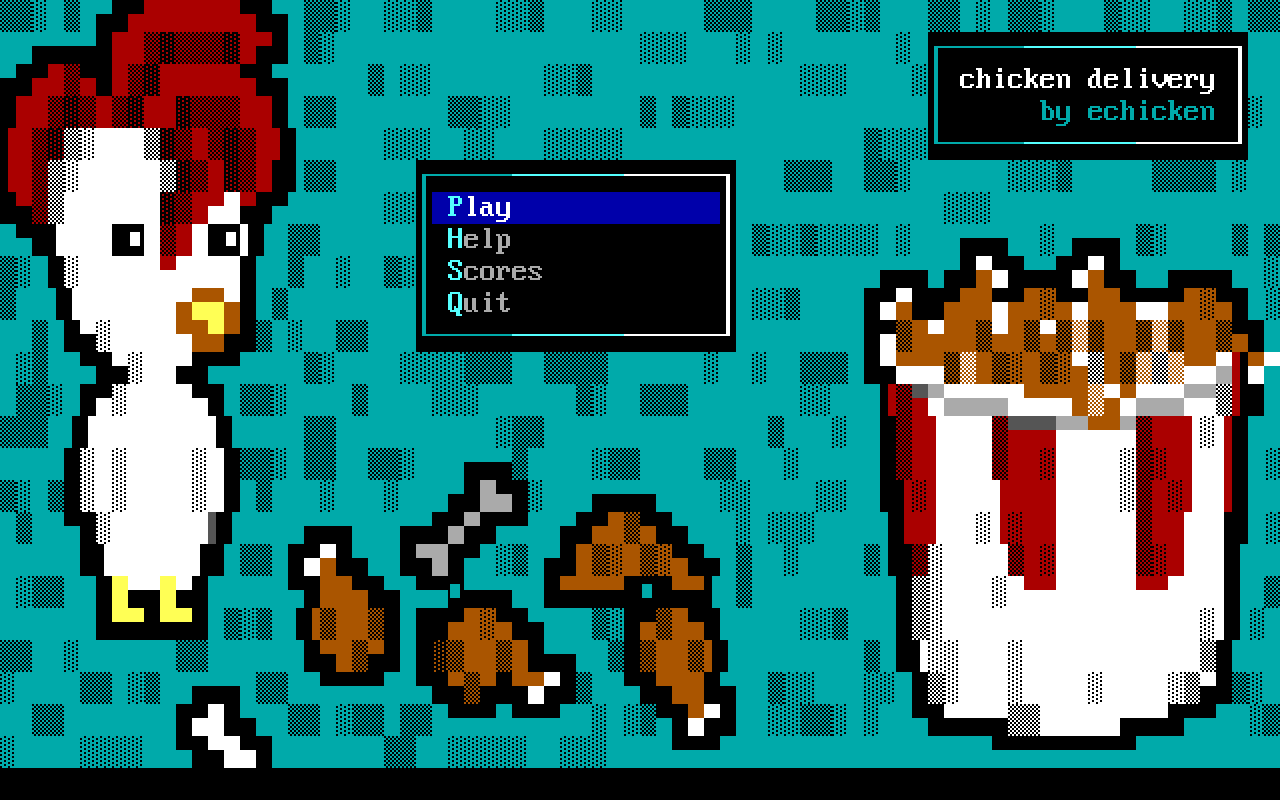Click the chicken delivery title text
The height and width of the screenshot is (800, 1280).
click(1085, 79)
